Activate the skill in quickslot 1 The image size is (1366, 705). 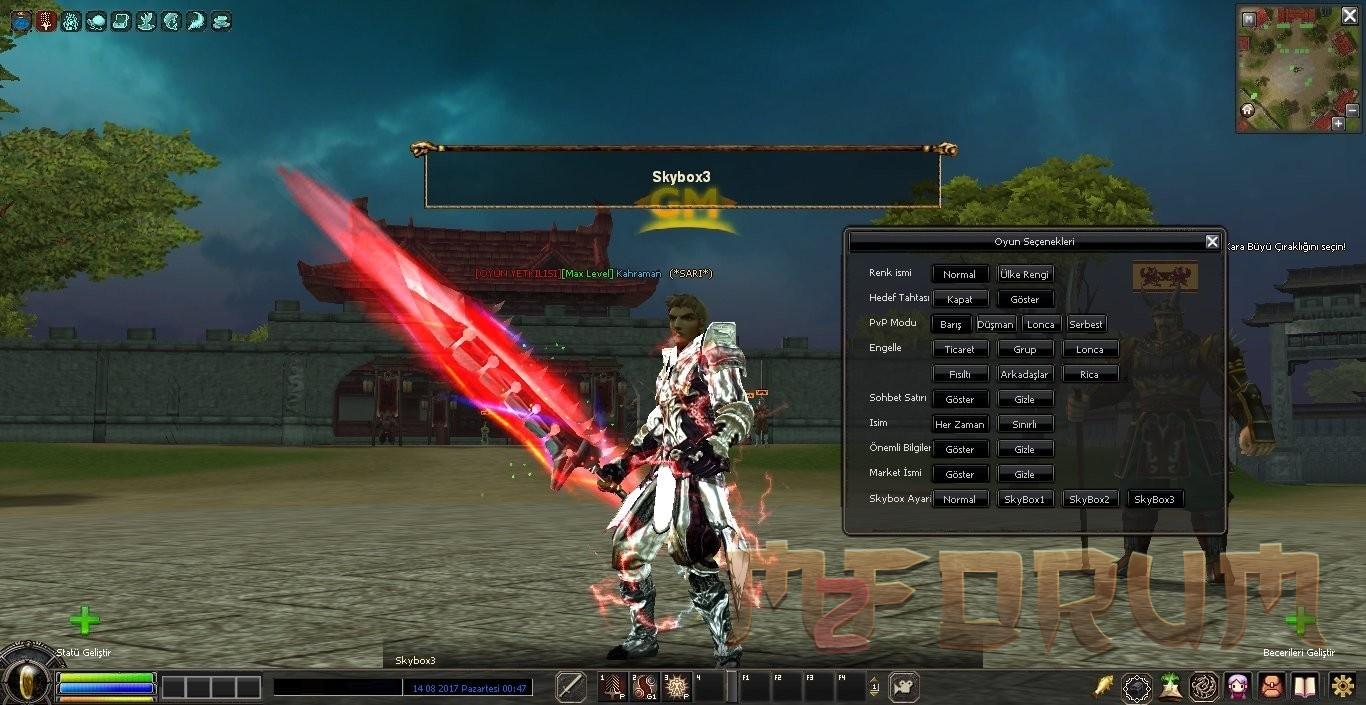(613, 686)
